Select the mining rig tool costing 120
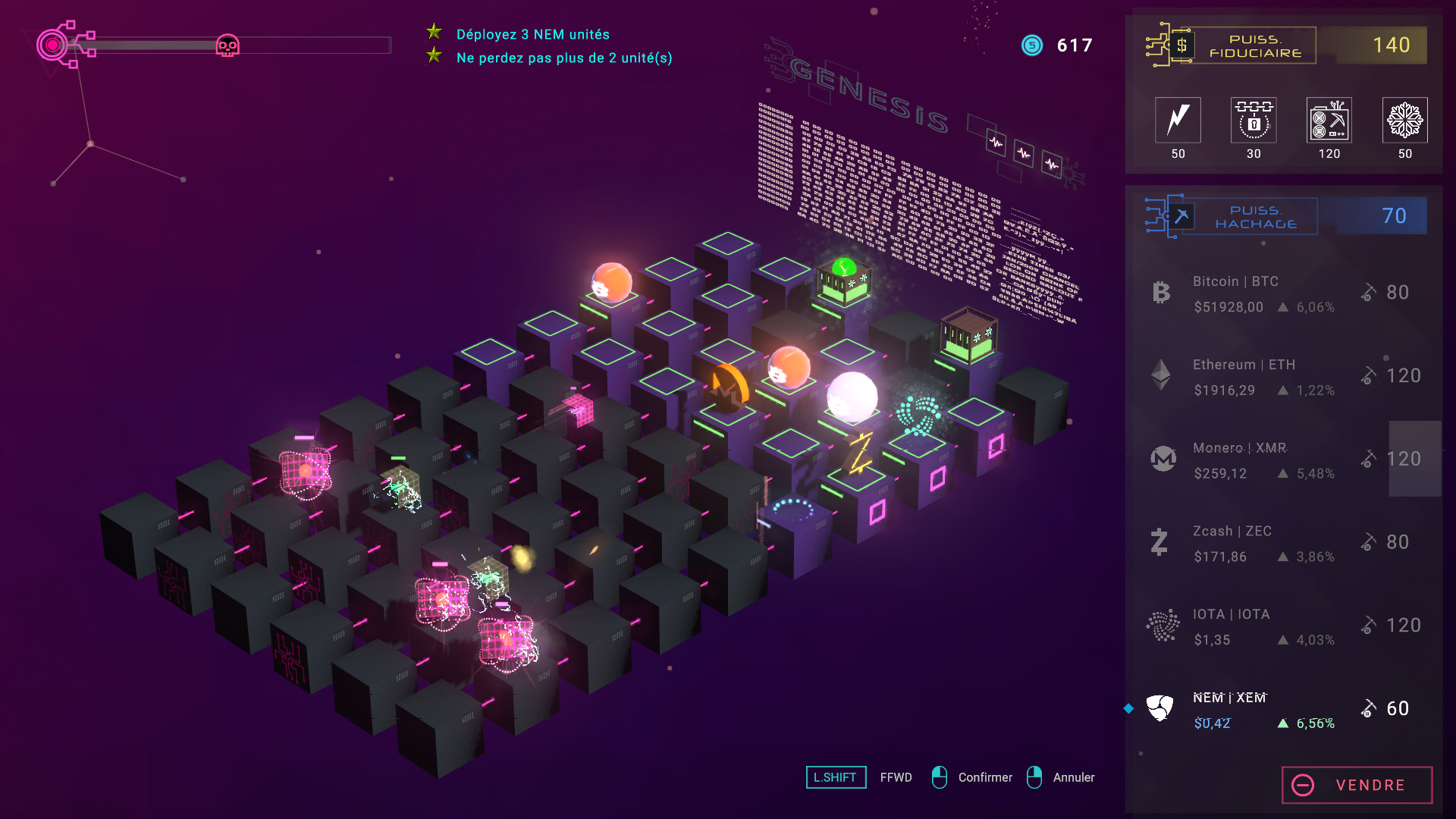The image size is (1456, 819). pos(1329,120)
